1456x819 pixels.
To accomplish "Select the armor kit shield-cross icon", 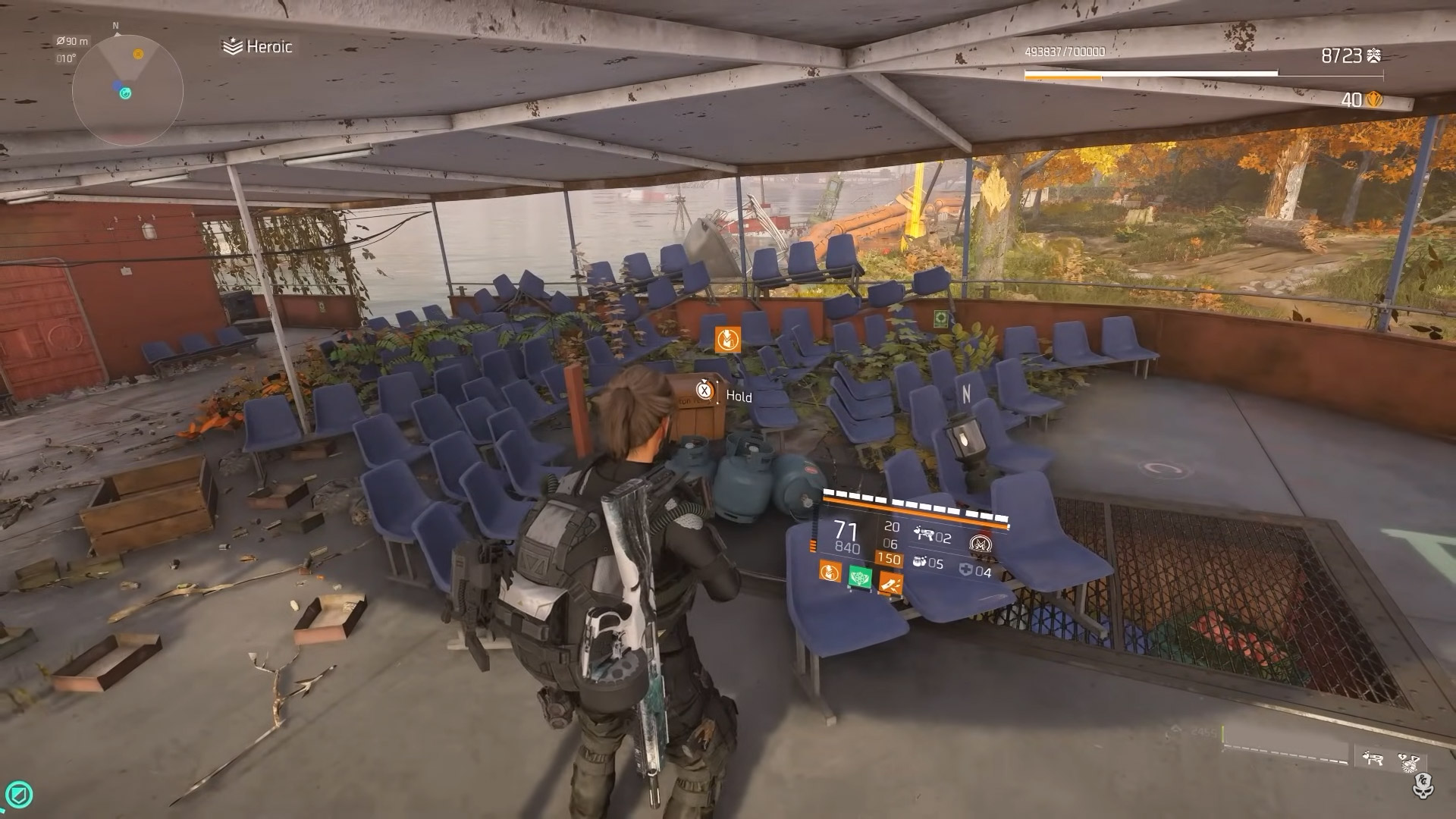I will 965,570.
